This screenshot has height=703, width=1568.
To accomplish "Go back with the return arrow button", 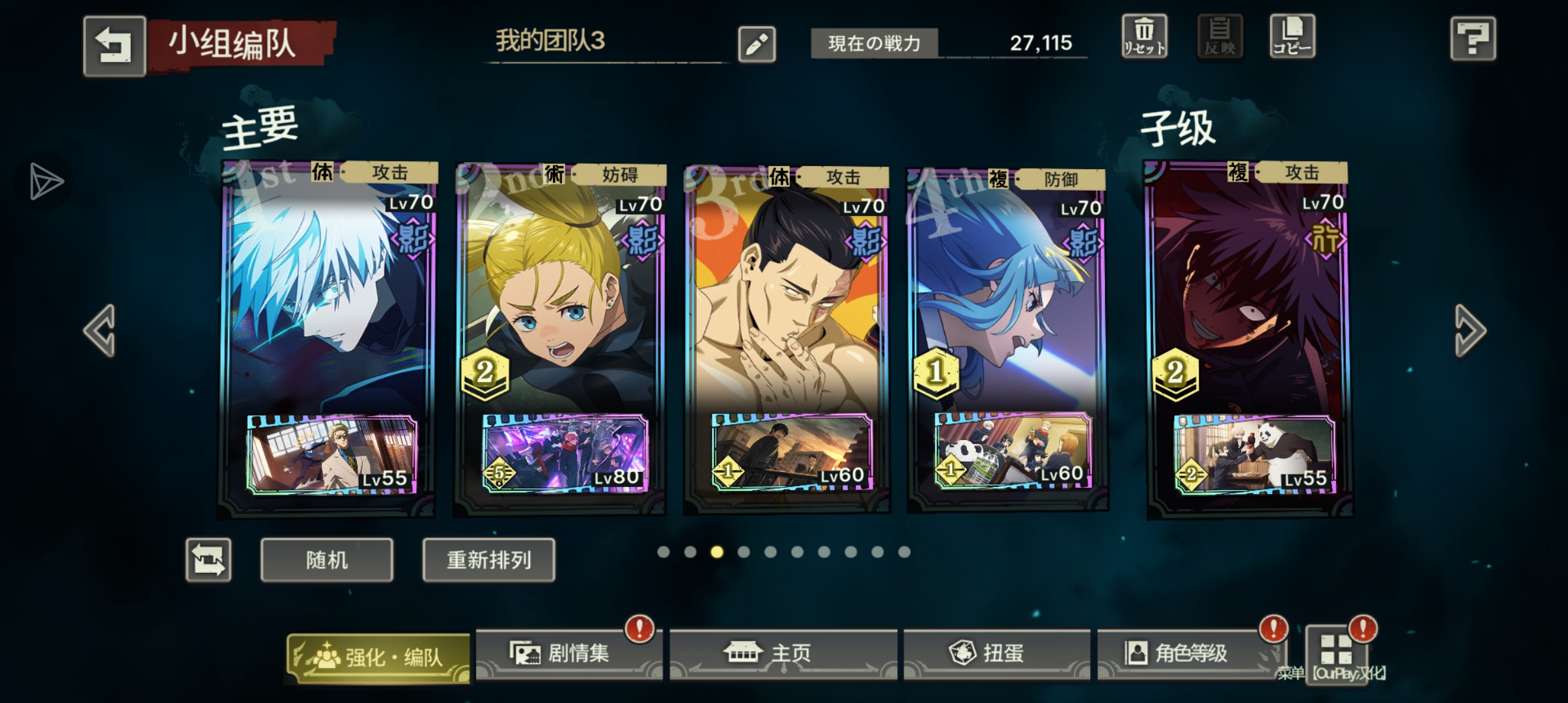I will click(114, 46).
